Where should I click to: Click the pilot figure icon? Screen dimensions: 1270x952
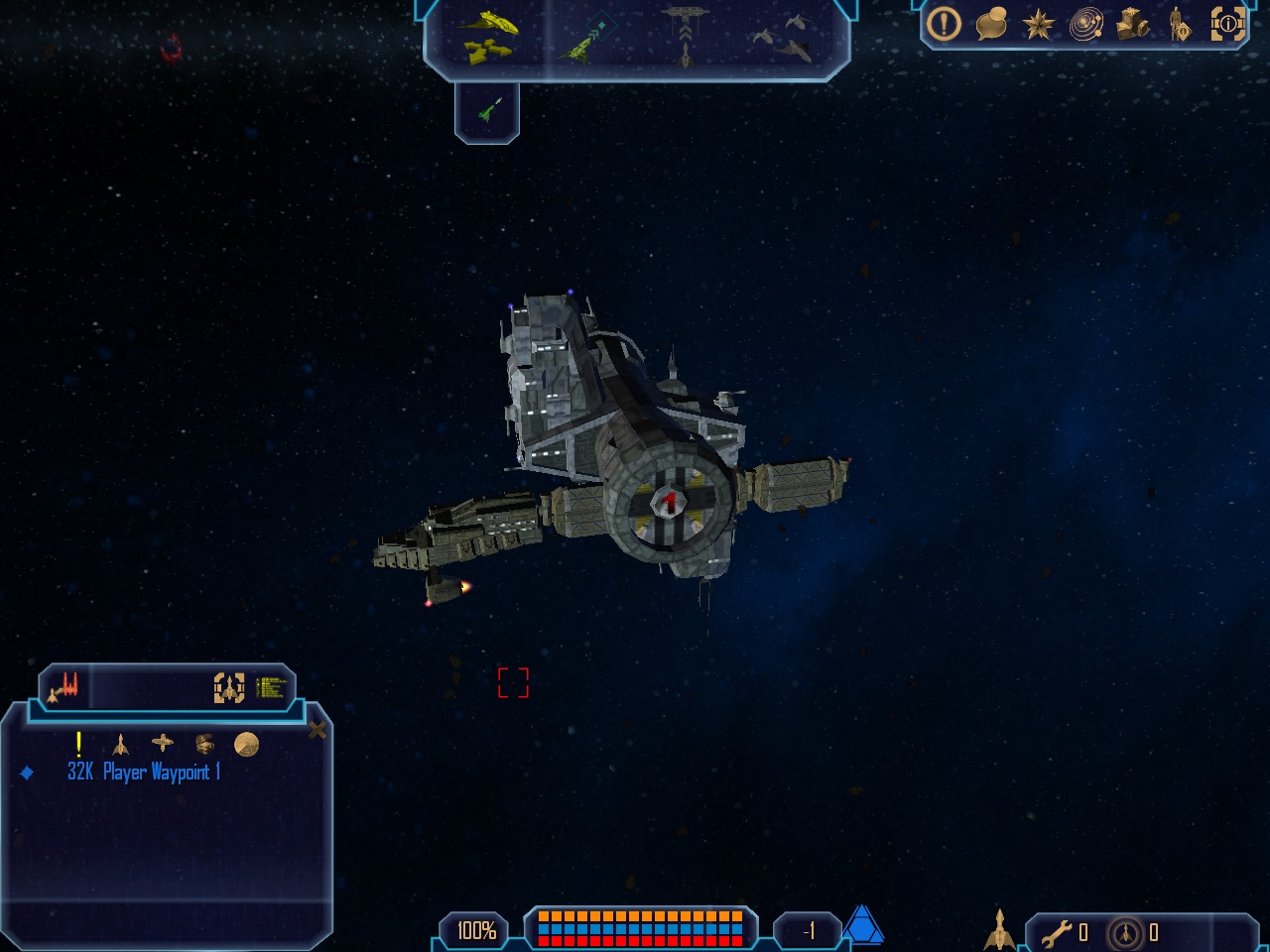[x=1179, y=24]
